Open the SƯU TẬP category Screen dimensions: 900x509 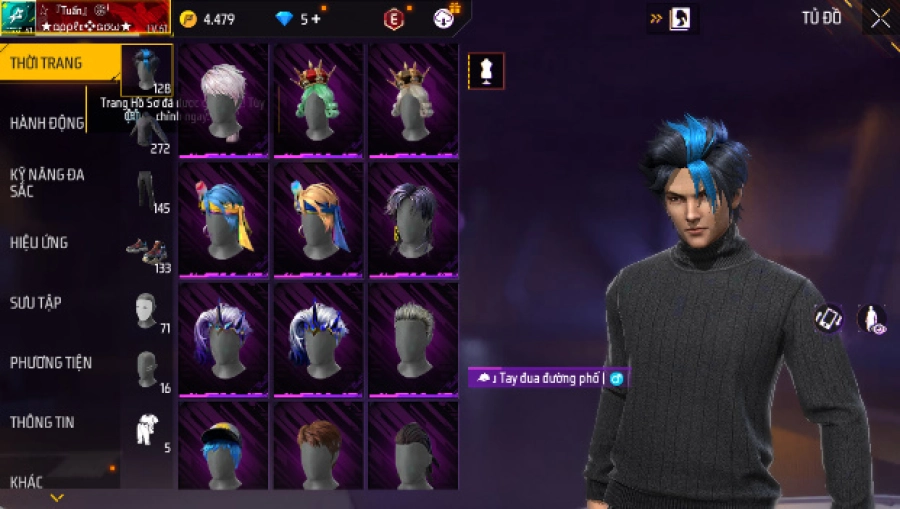tap(36, 302)
